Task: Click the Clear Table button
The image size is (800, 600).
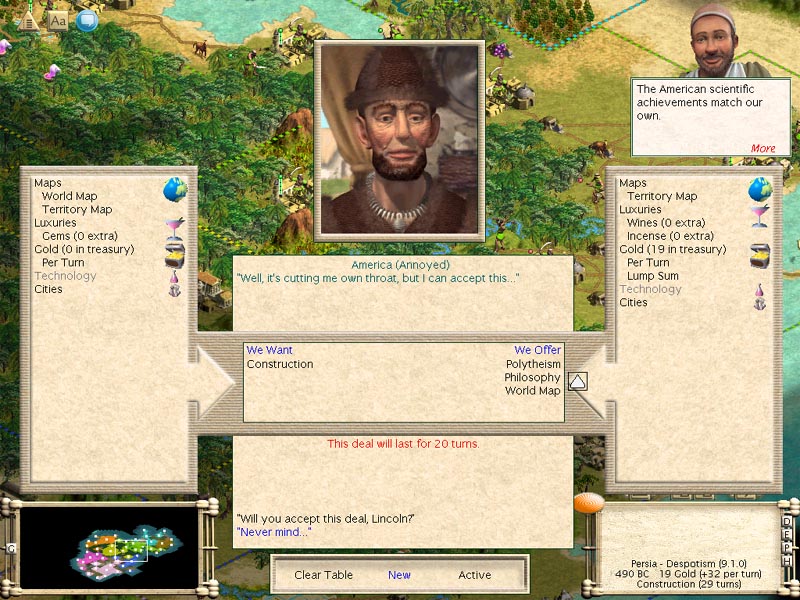Action: [x=321, y=575]
